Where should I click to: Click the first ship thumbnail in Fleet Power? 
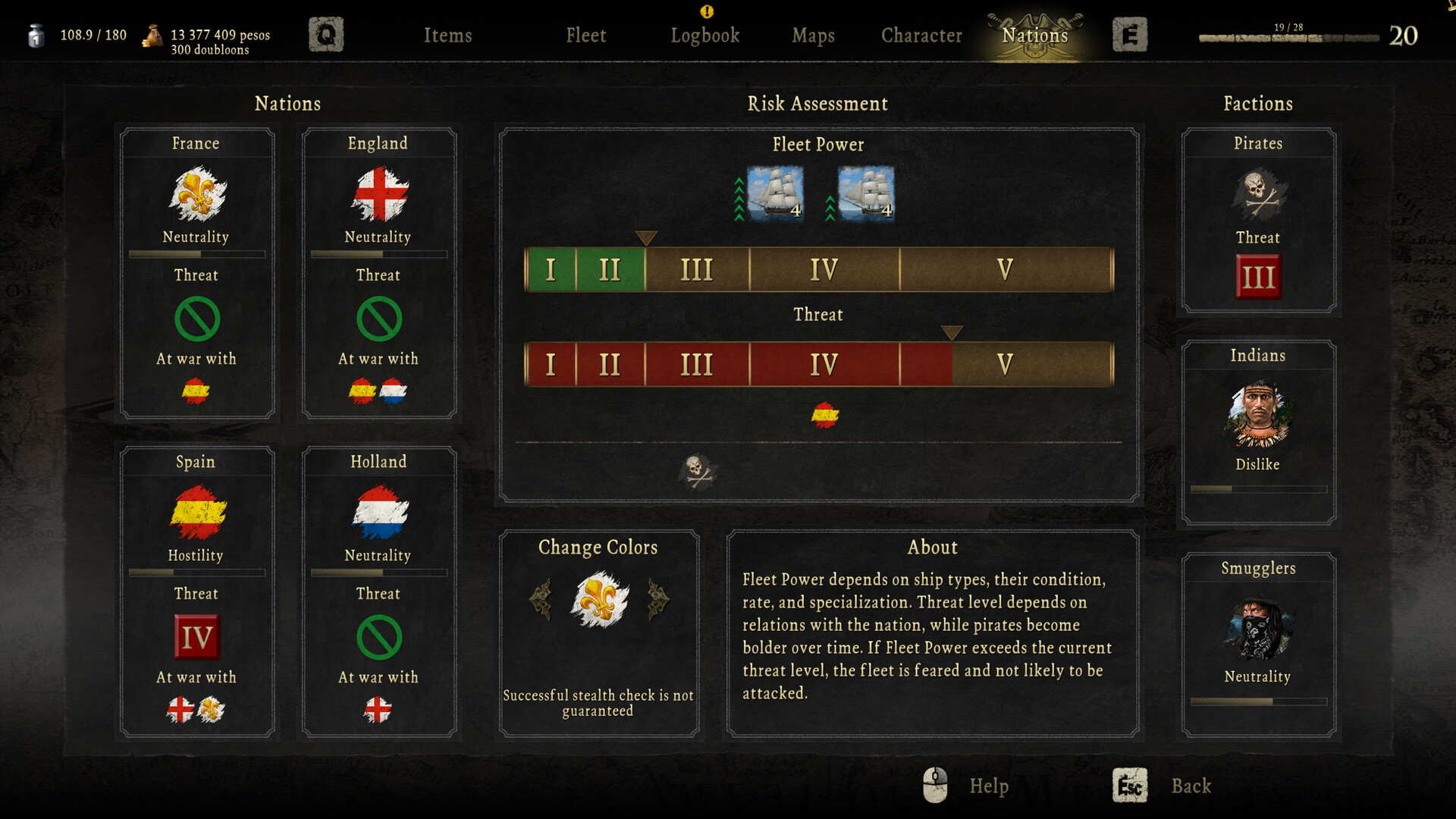click(x=775, y=194)
